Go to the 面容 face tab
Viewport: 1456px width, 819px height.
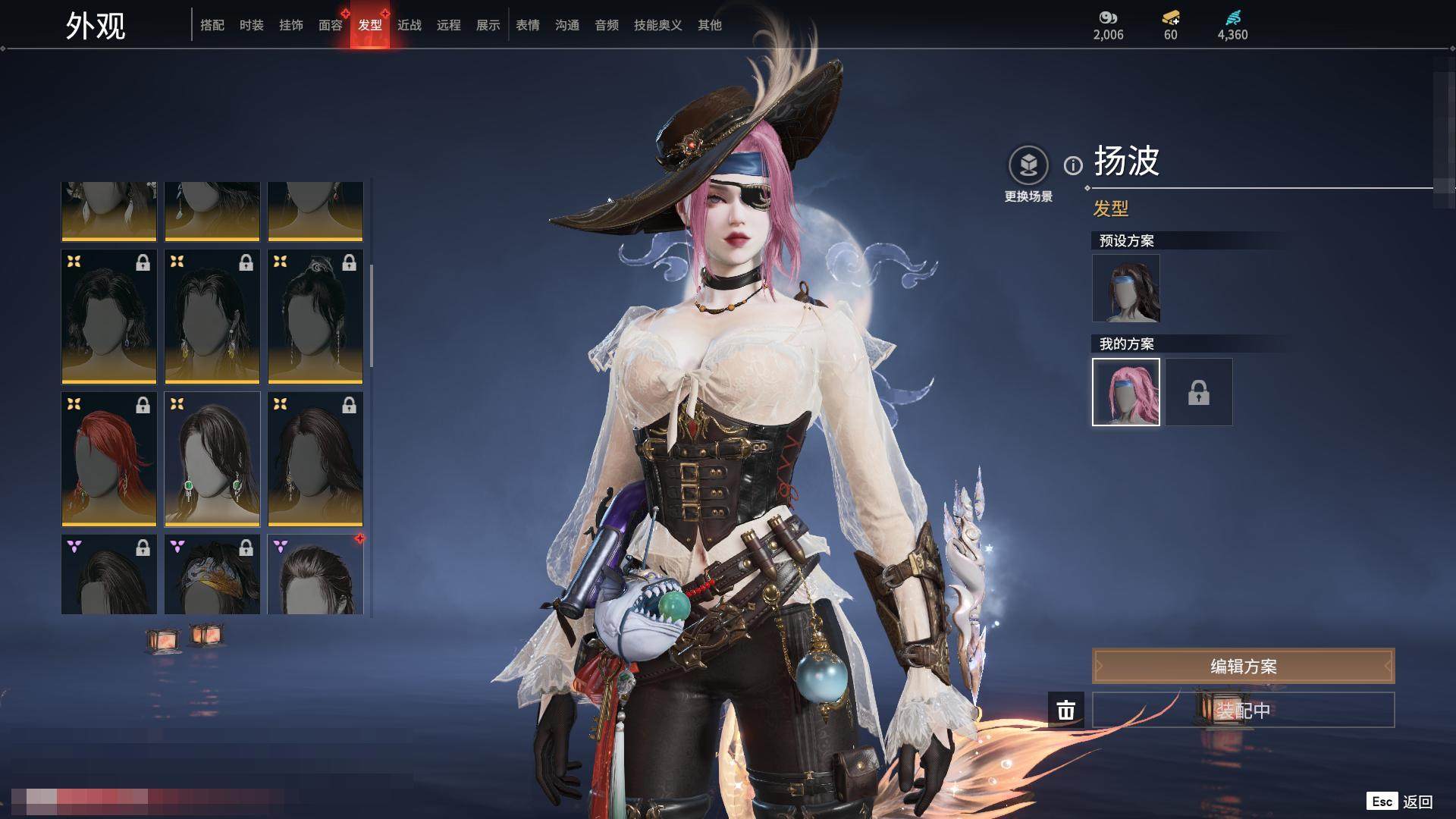(x=331, y=25)
